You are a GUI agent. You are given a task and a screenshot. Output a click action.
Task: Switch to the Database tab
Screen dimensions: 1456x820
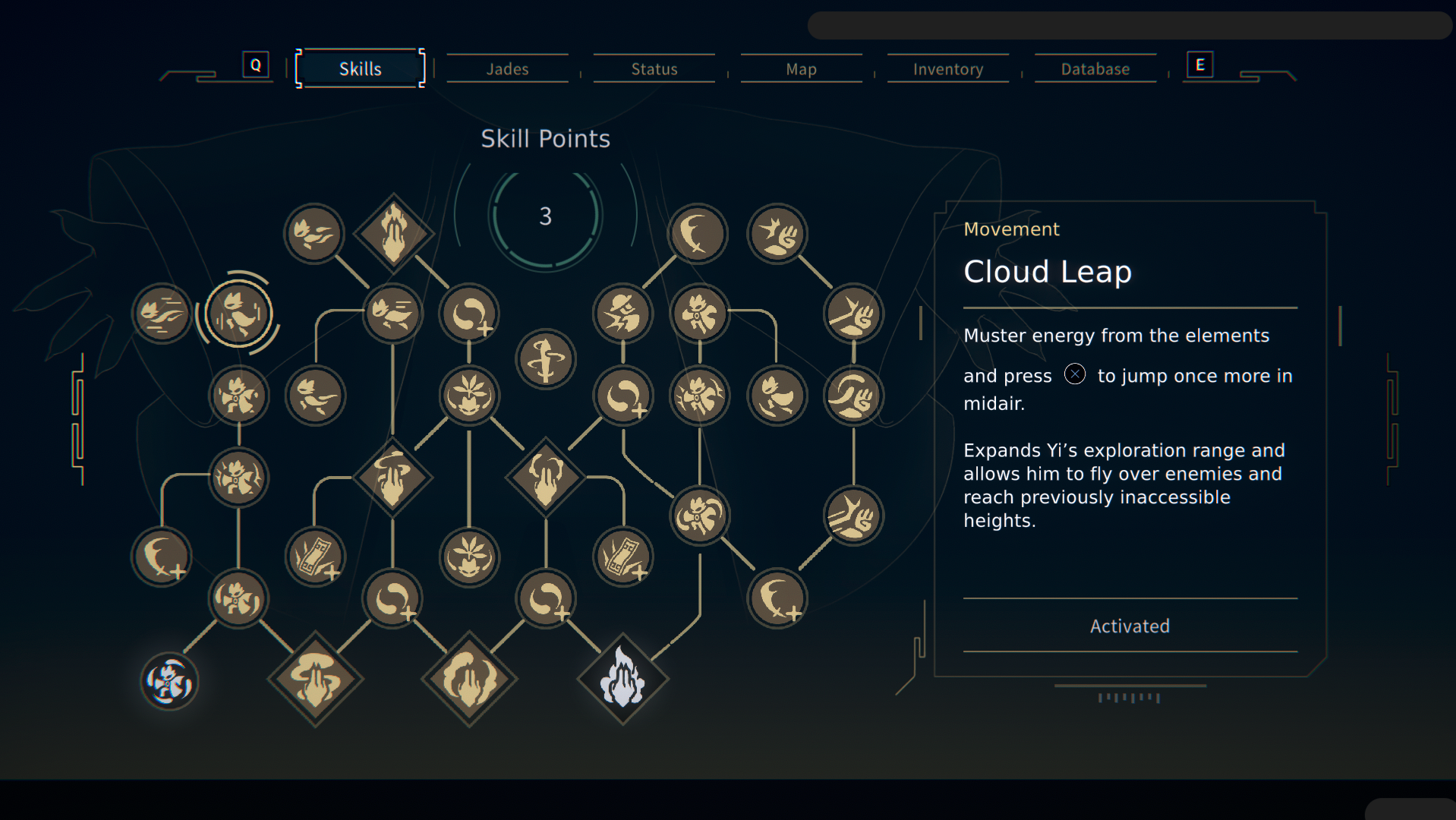tap(1095, 69)
